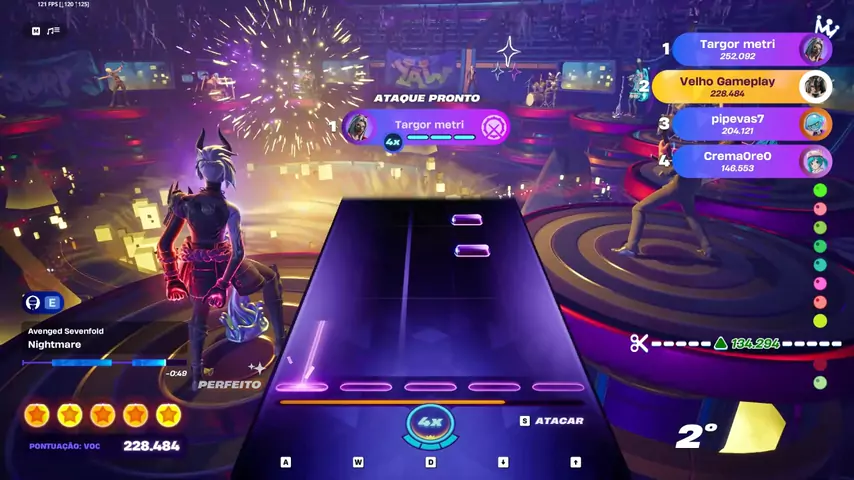Open the music playlist icon
854x480 pixels.
pyautogui.click(x=53, y=31)
